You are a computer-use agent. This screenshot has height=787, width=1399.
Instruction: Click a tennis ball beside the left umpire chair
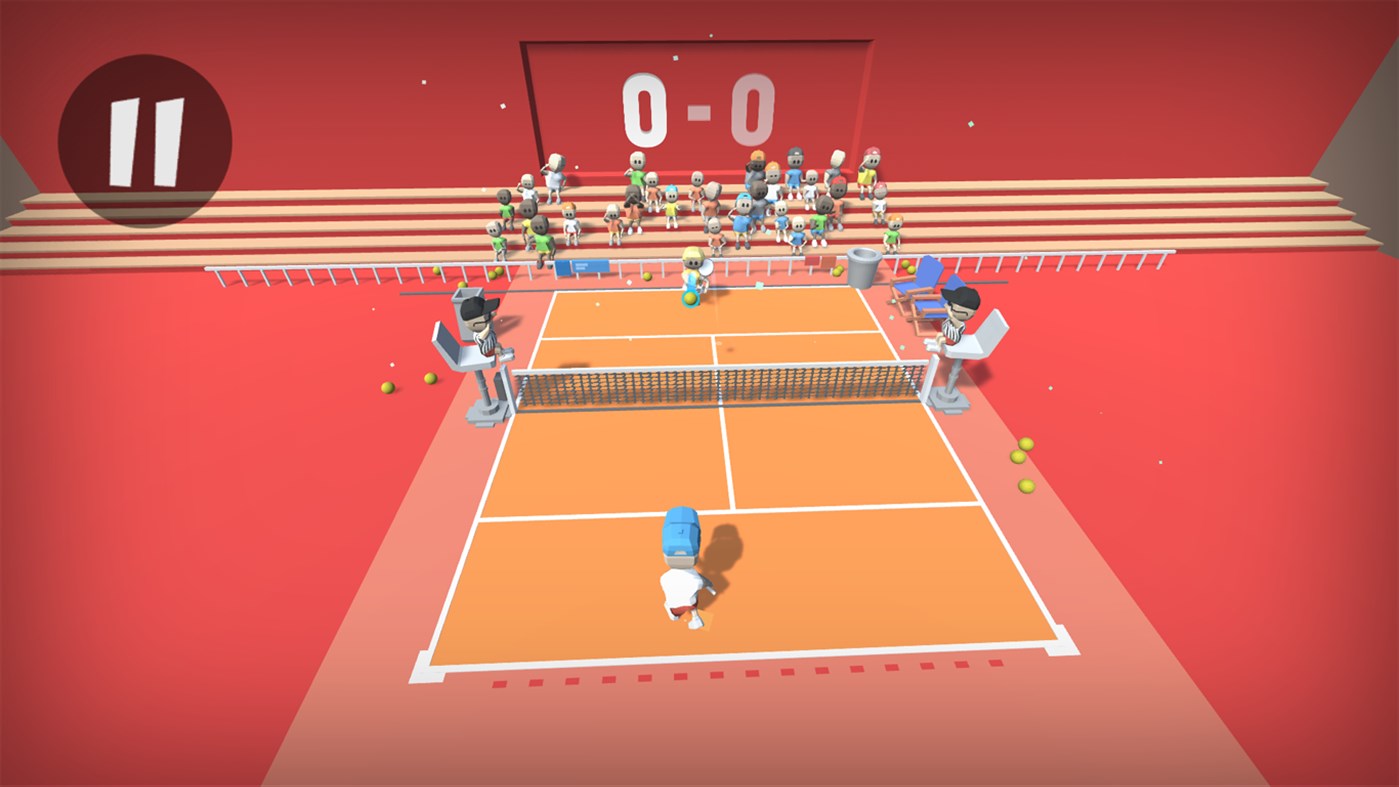click(429, 379)
